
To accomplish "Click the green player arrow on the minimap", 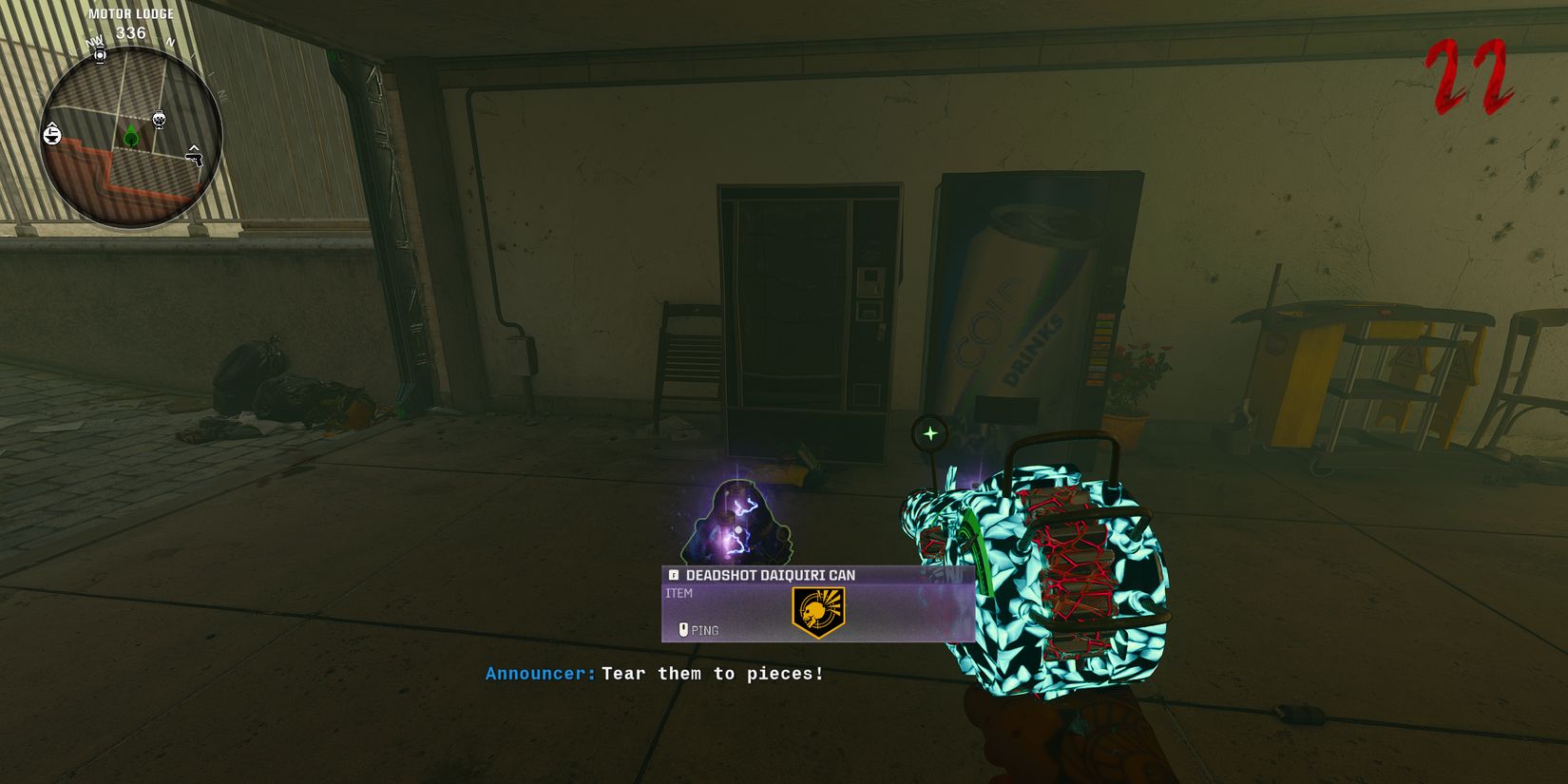I will point(131,135).
